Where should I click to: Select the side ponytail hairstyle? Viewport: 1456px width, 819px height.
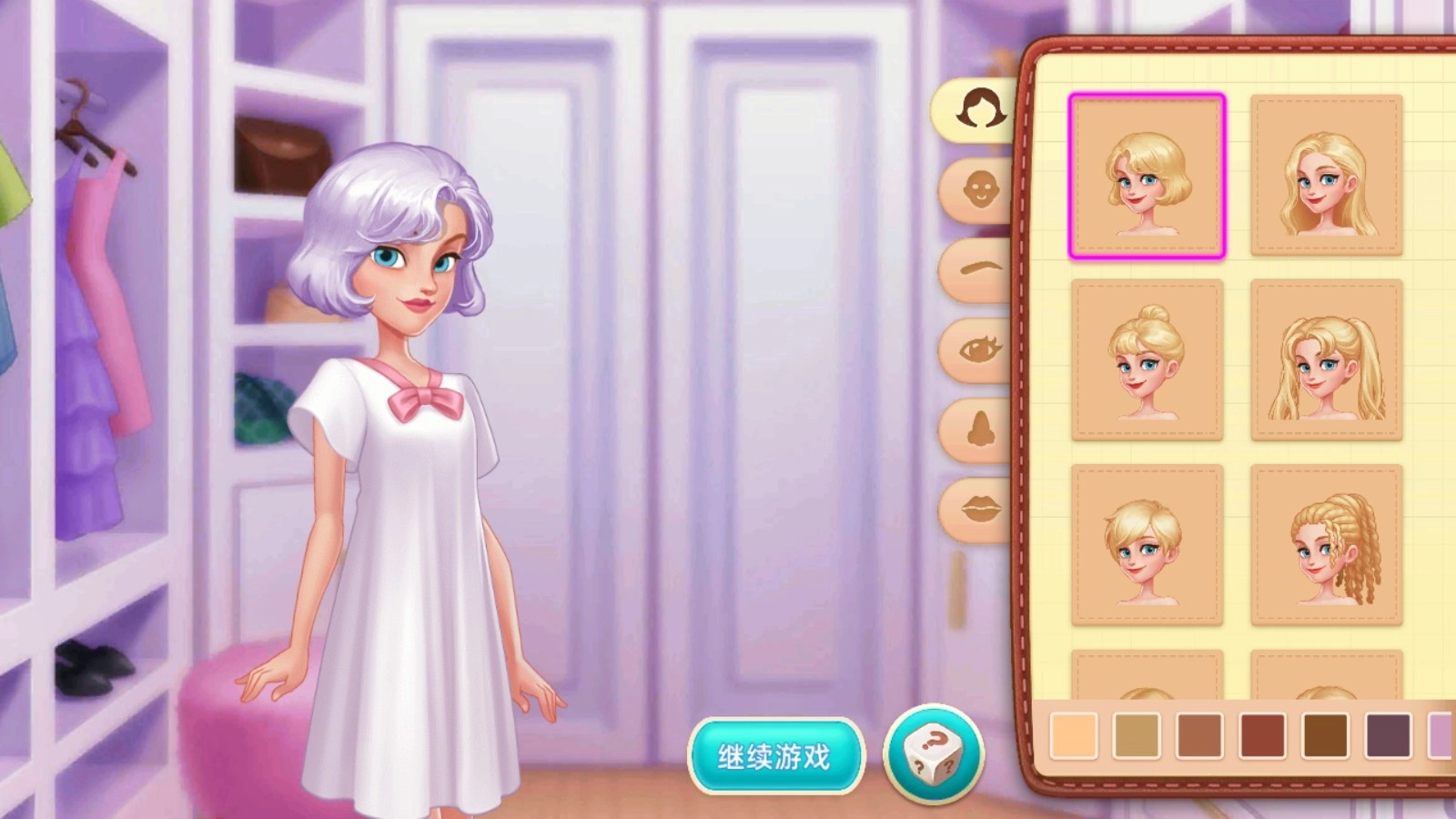click(x=1326, y=362)
